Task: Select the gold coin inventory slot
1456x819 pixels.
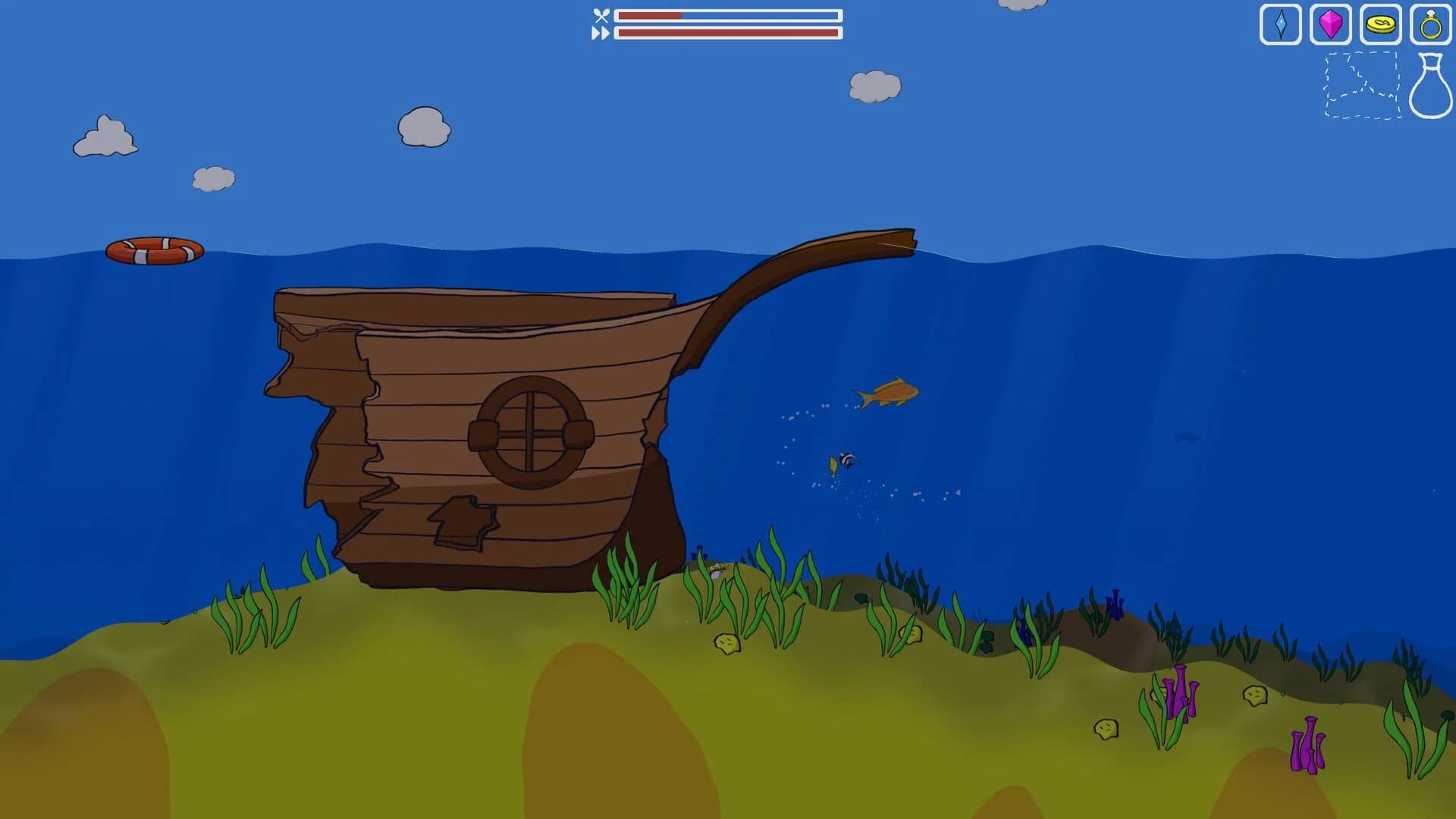Action: (1381, 24)
